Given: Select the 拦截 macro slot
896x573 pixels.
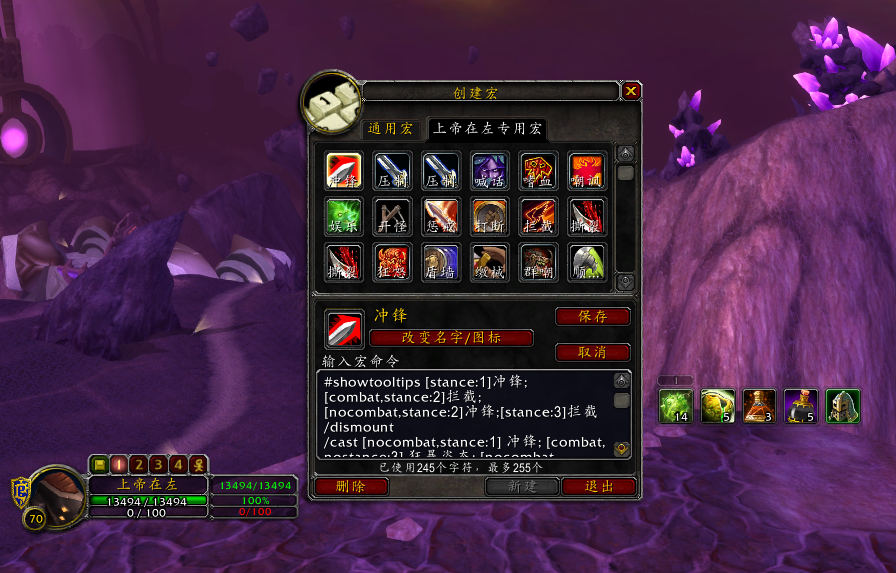Looking at the screenshot, I should [539, 217].
